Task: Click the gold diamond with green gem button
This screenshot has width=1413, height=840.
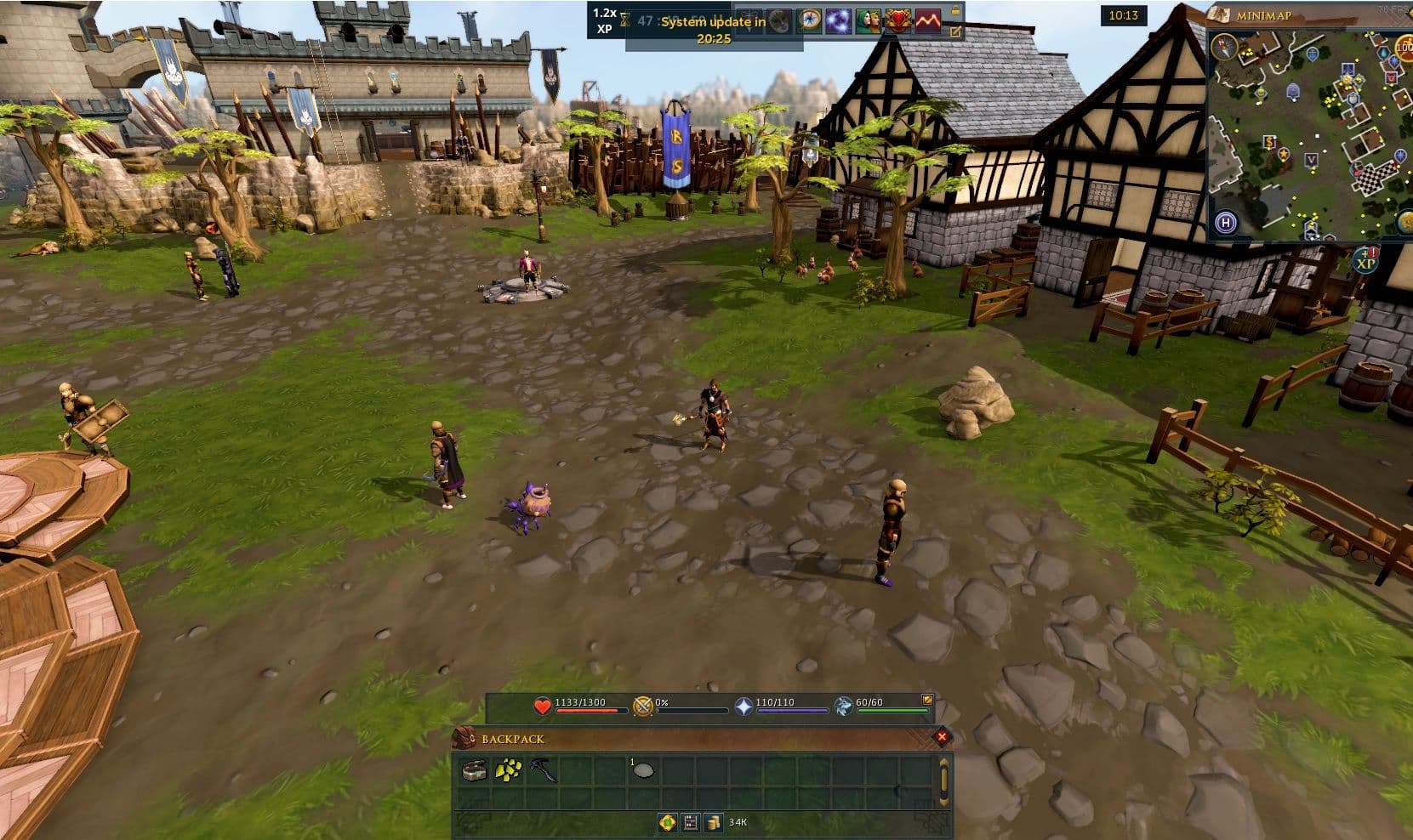Action: (x=667, y=822)
